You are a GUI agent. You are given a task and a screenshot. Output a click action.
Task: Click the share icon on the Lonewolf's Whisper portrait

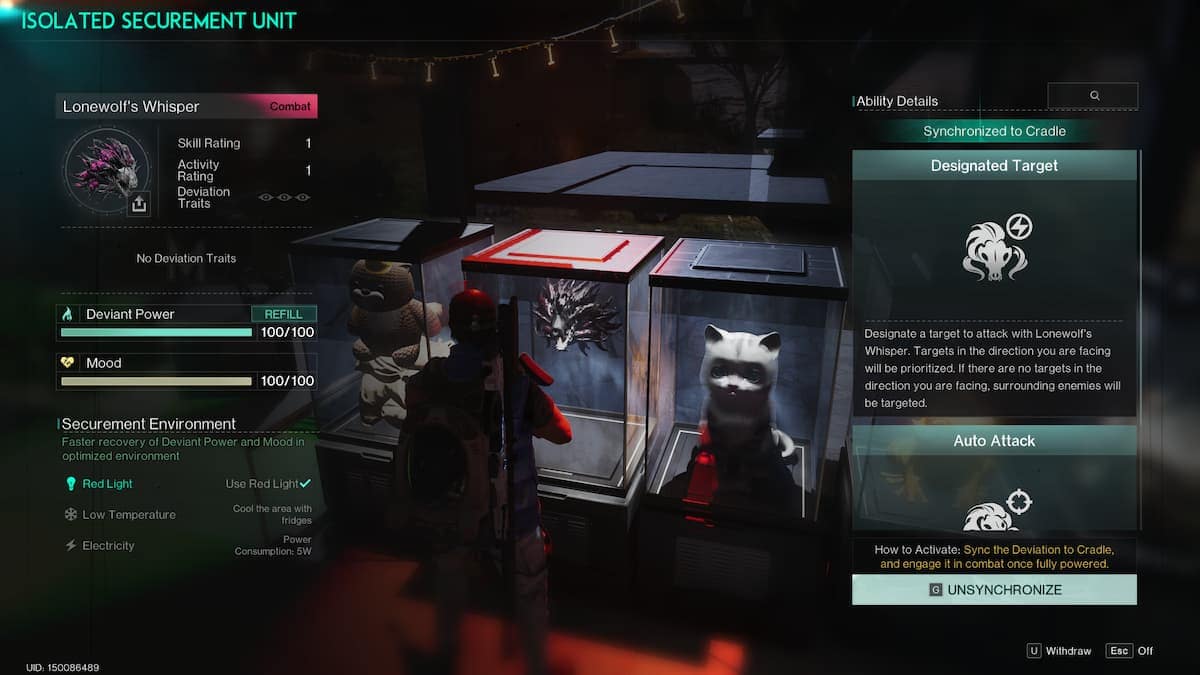(139, 204)
